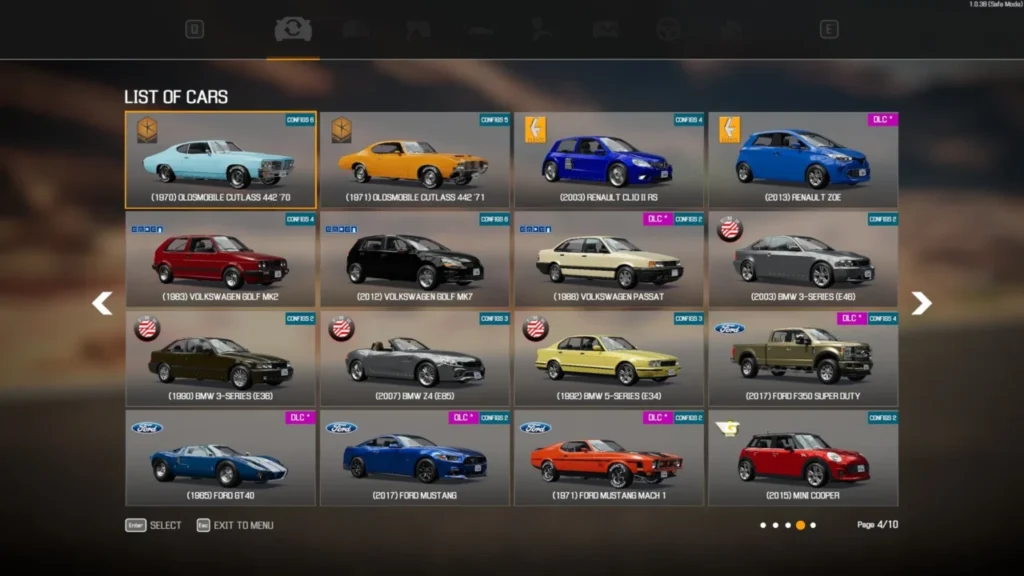The width and height of the screenshot is (1024, 576).
Task: Go to the next page of cars
Action: [921, 303]
